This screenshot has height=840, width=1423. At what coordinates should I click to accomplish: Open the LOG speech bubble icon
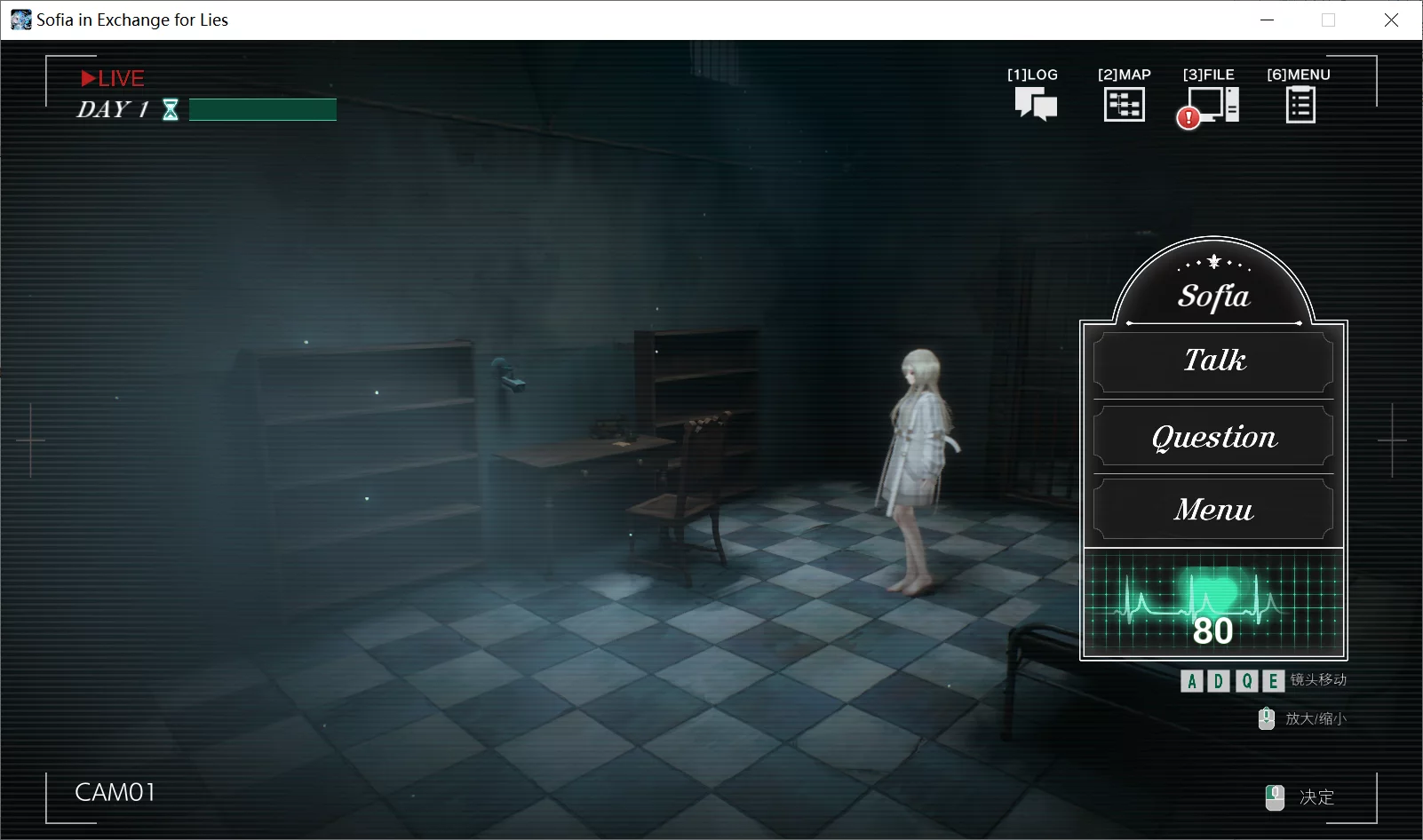pyautogui.click(x=1035, y=104)
